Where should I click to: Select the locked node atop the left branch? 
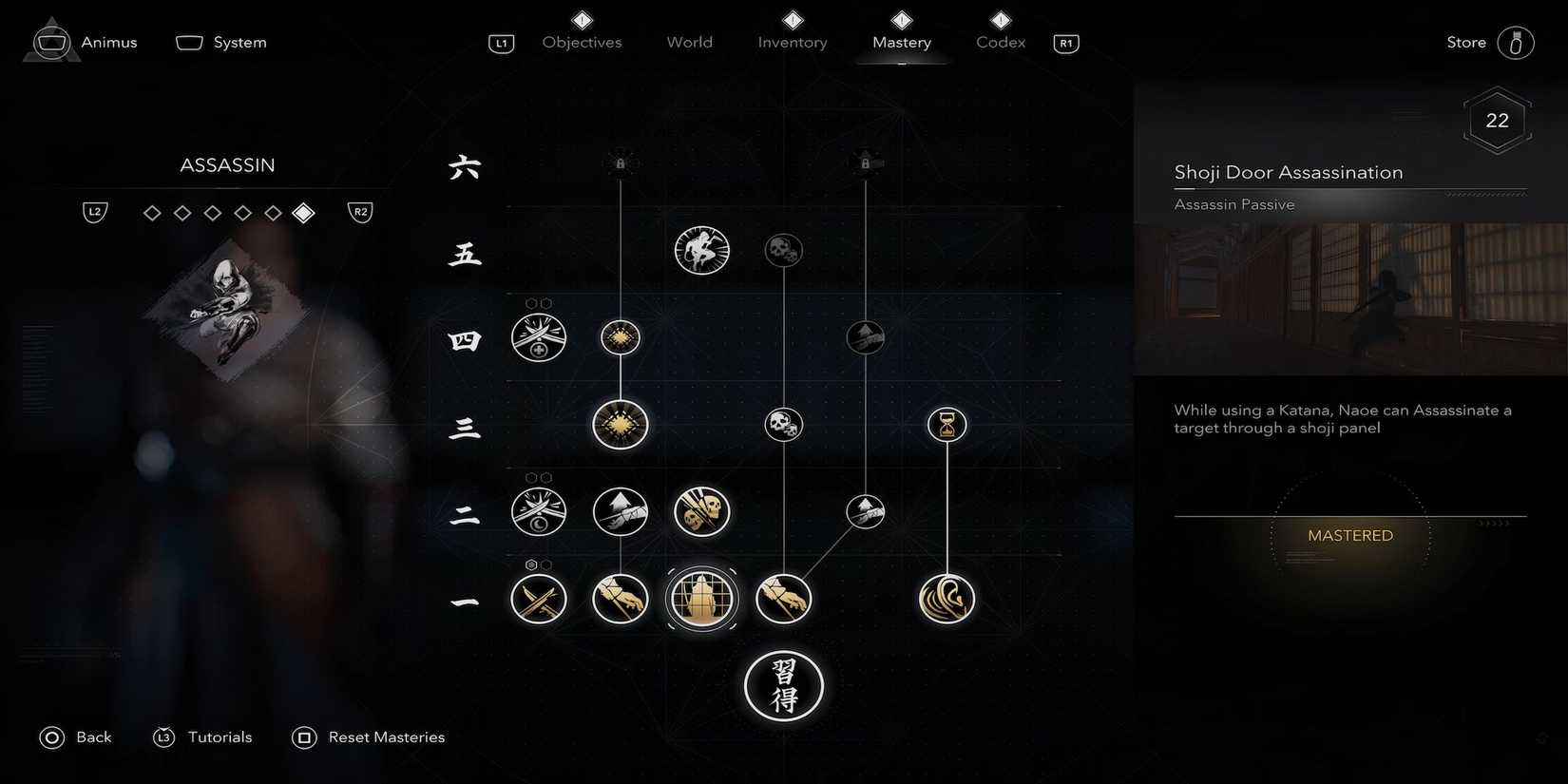(x=620, y=162)
